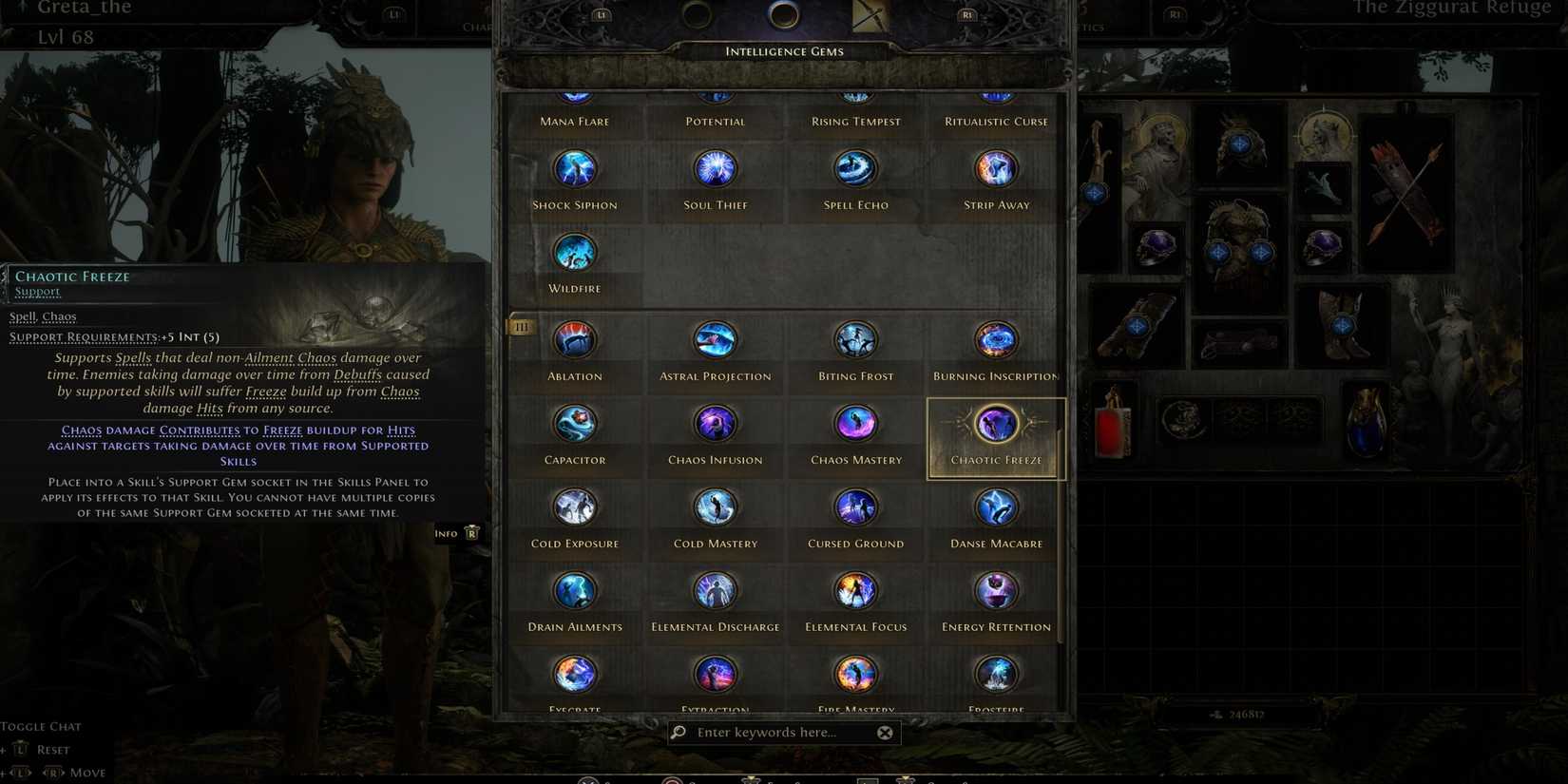Toggle Chat visibility
This screenshot has width=1568, height=784.
coord(41,726)
